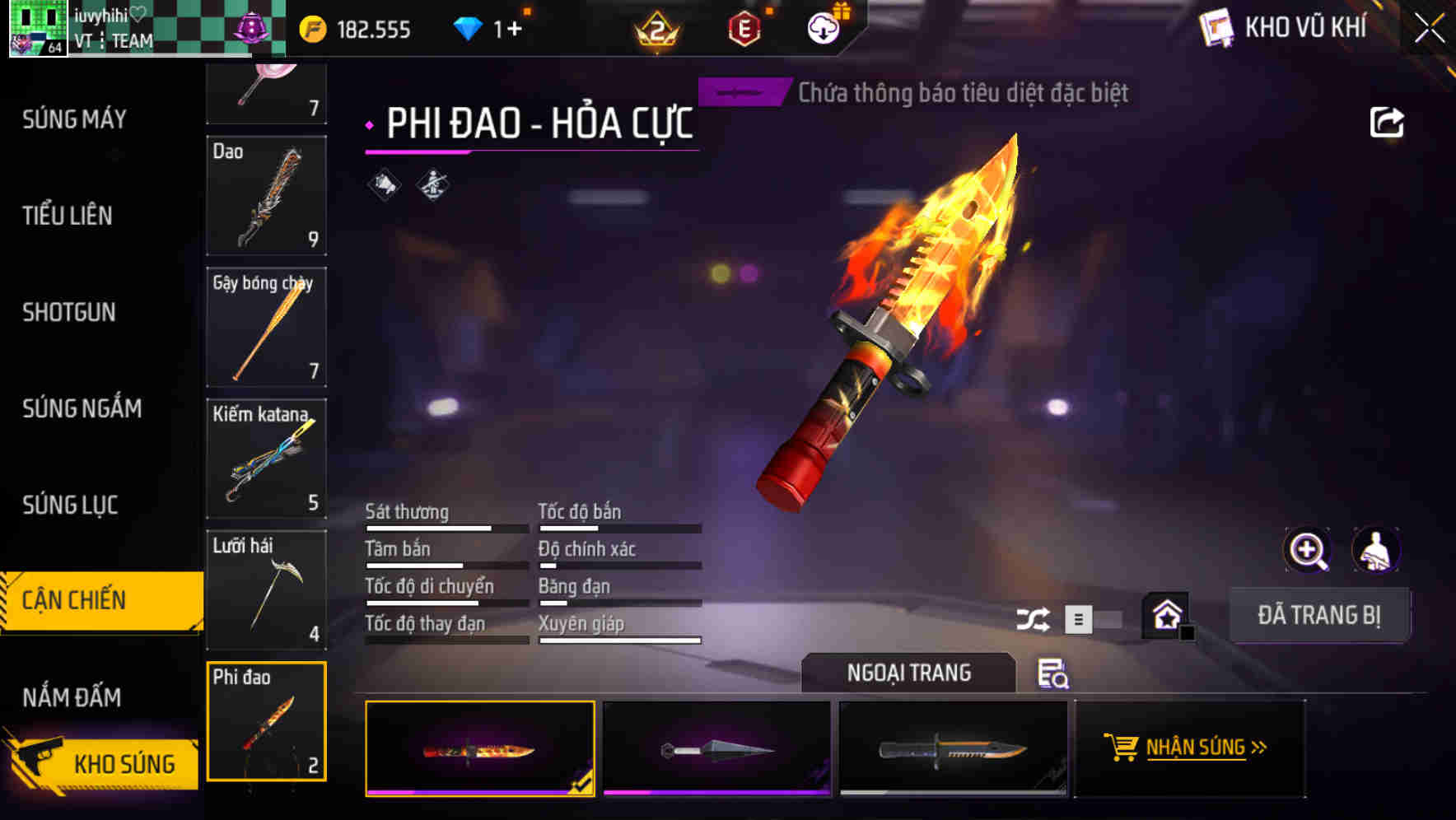The height and width of the screenshot is (820, 1456).
Task: Open the weapon share icon
Action: [1388, 122]
